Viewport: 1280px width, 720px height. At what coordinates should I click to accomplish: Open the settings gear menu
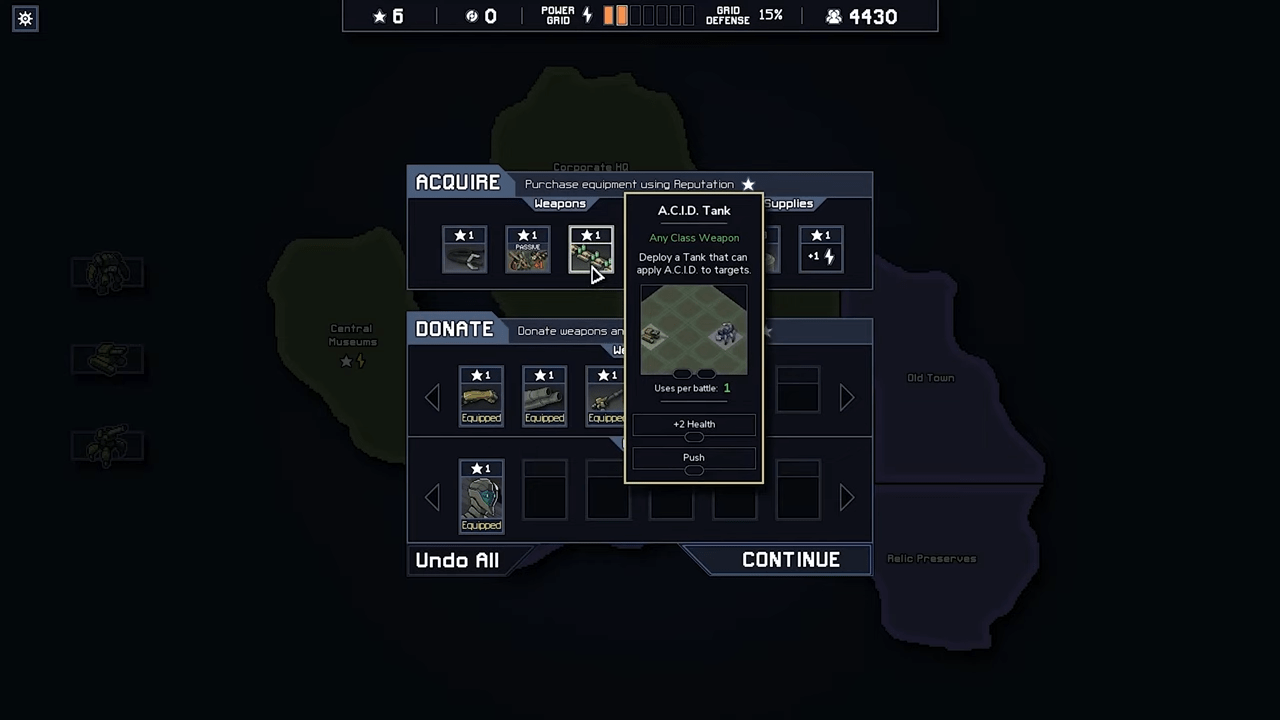[x=26, y=18]
